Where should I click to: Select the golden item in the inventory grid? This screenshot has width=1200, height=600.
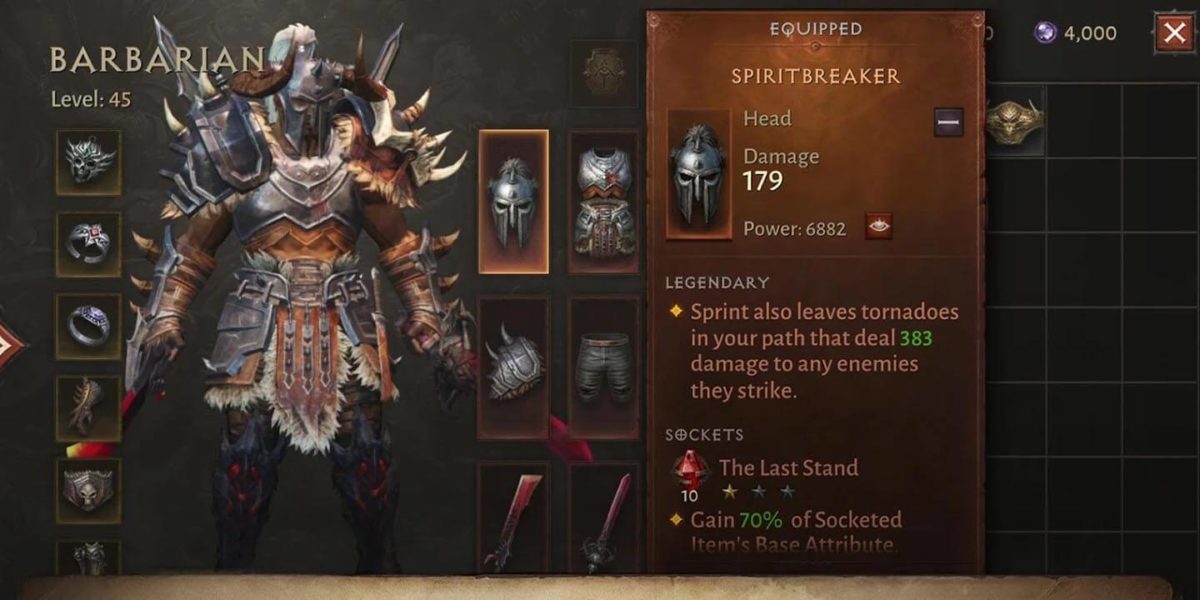click(1014, 120)
